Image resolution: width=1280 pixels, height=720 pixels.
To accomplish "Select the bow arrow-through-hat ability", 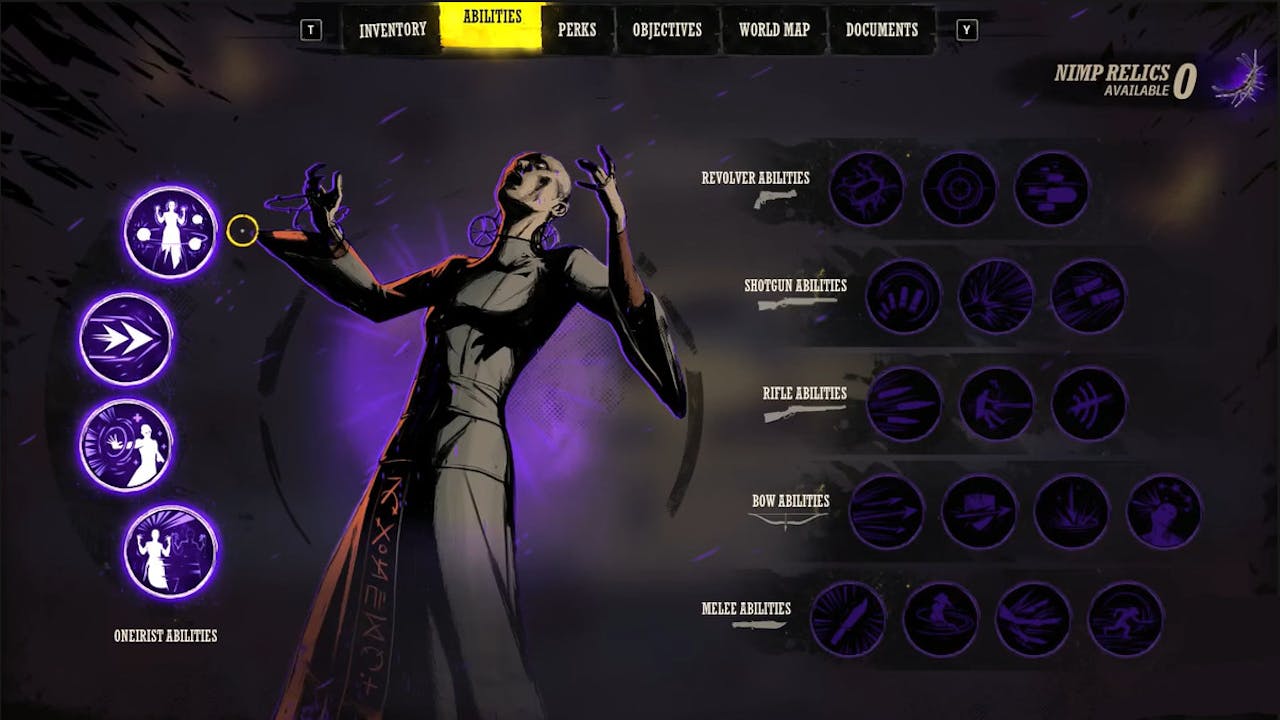I will [979, 512].
